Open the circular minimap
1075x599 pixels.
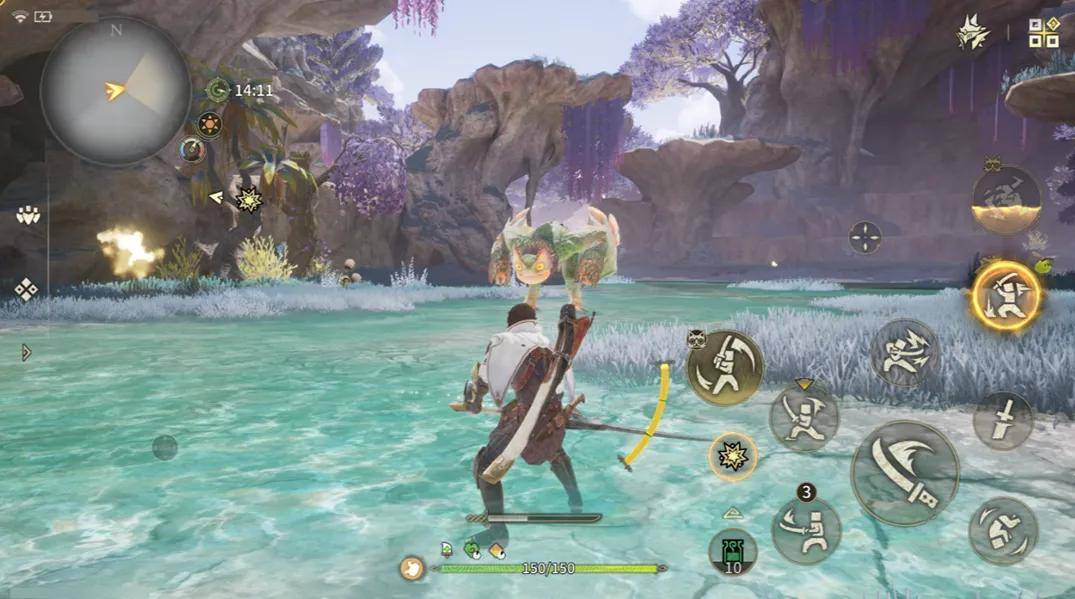pyautogui.click(x=115, y=91)
